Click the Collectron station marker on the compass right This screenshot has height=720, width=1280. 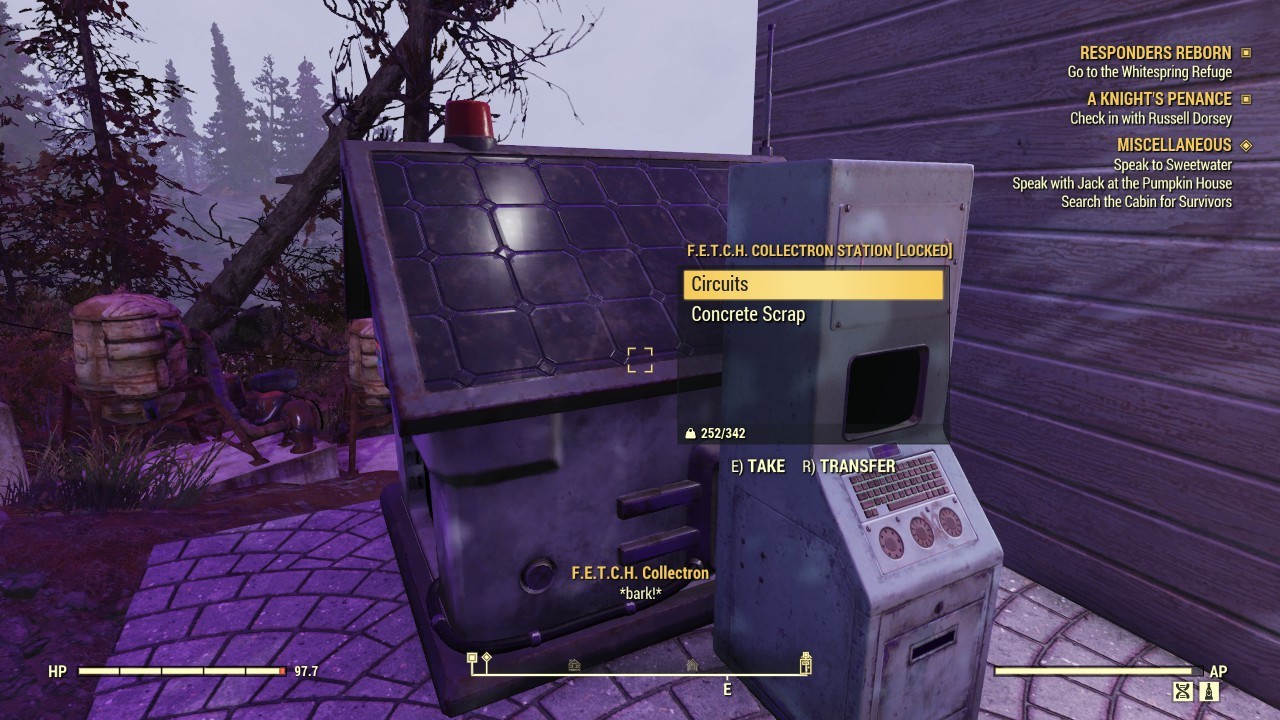(805, 662)
